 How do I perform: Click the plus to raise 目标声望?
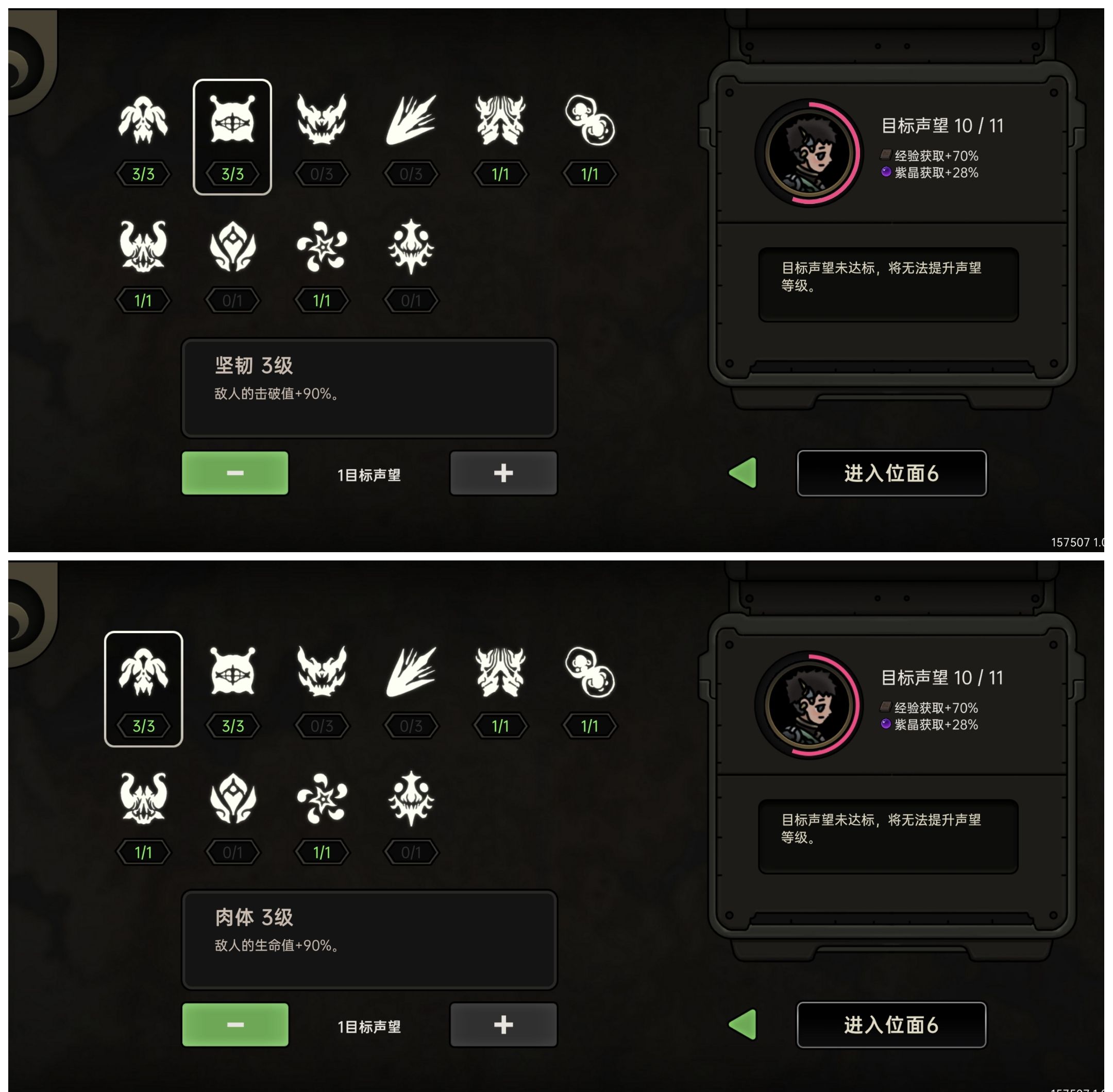503,472
